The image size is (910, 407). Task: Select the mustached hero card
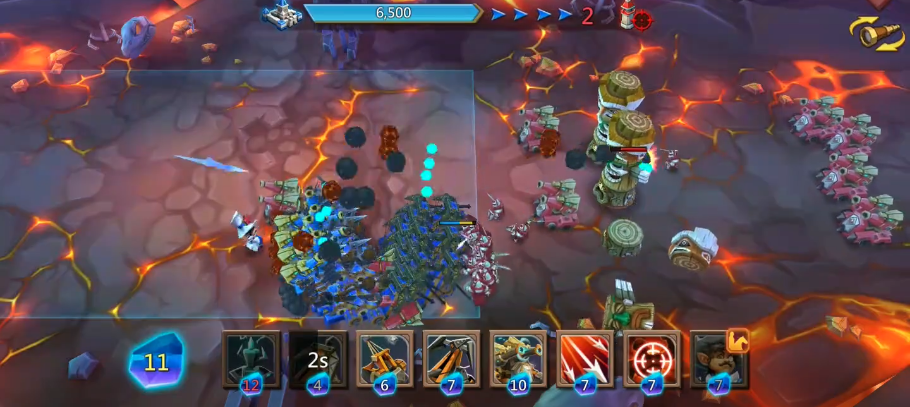pos(718,359)
